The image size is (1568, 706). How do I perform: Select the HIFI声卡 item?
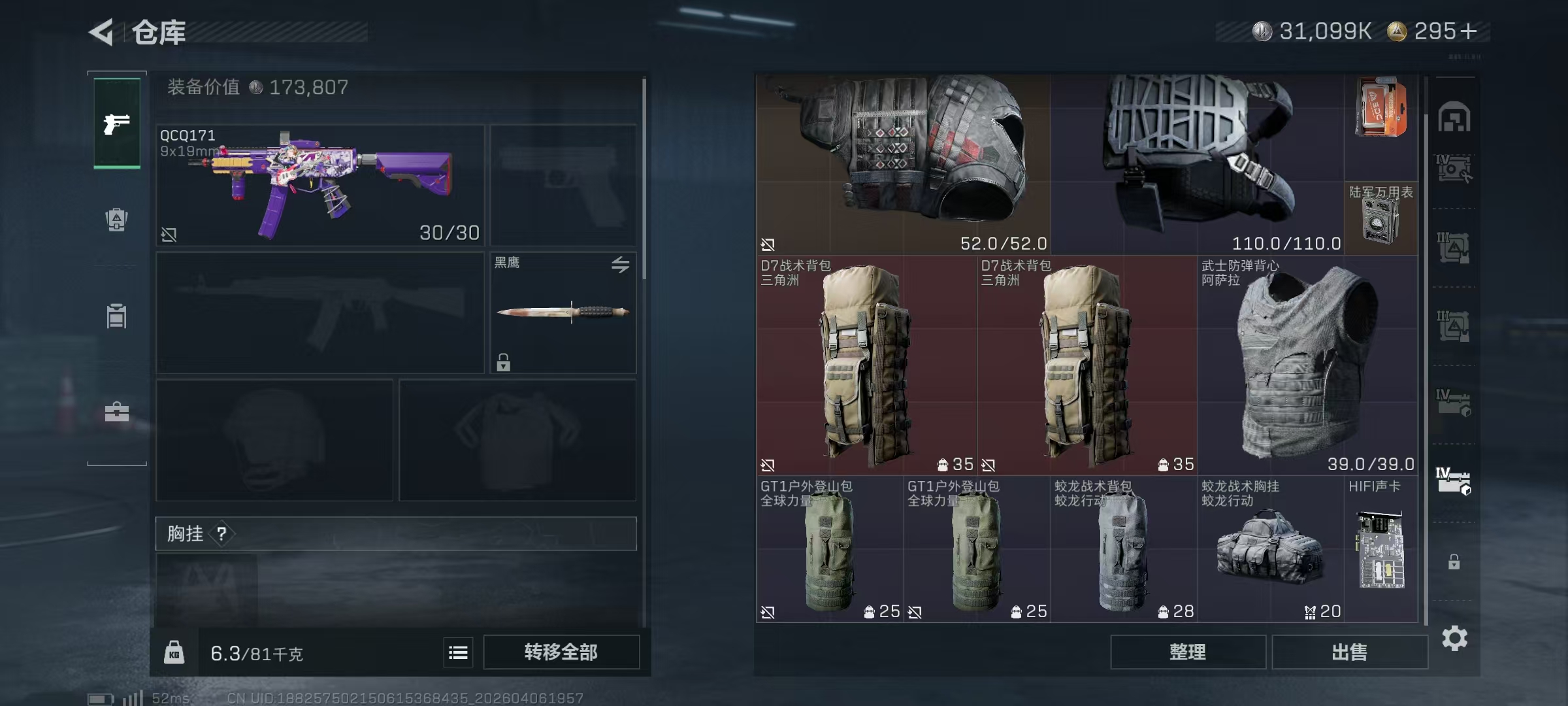click(1381, 549)
